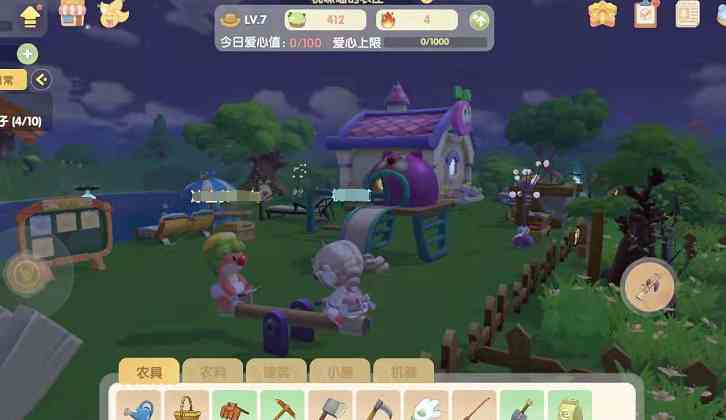This screenshot has width=726, height=420.
Task: Pick the blue watering can slot
Action: pyautogui.click(x=138, y=407)
